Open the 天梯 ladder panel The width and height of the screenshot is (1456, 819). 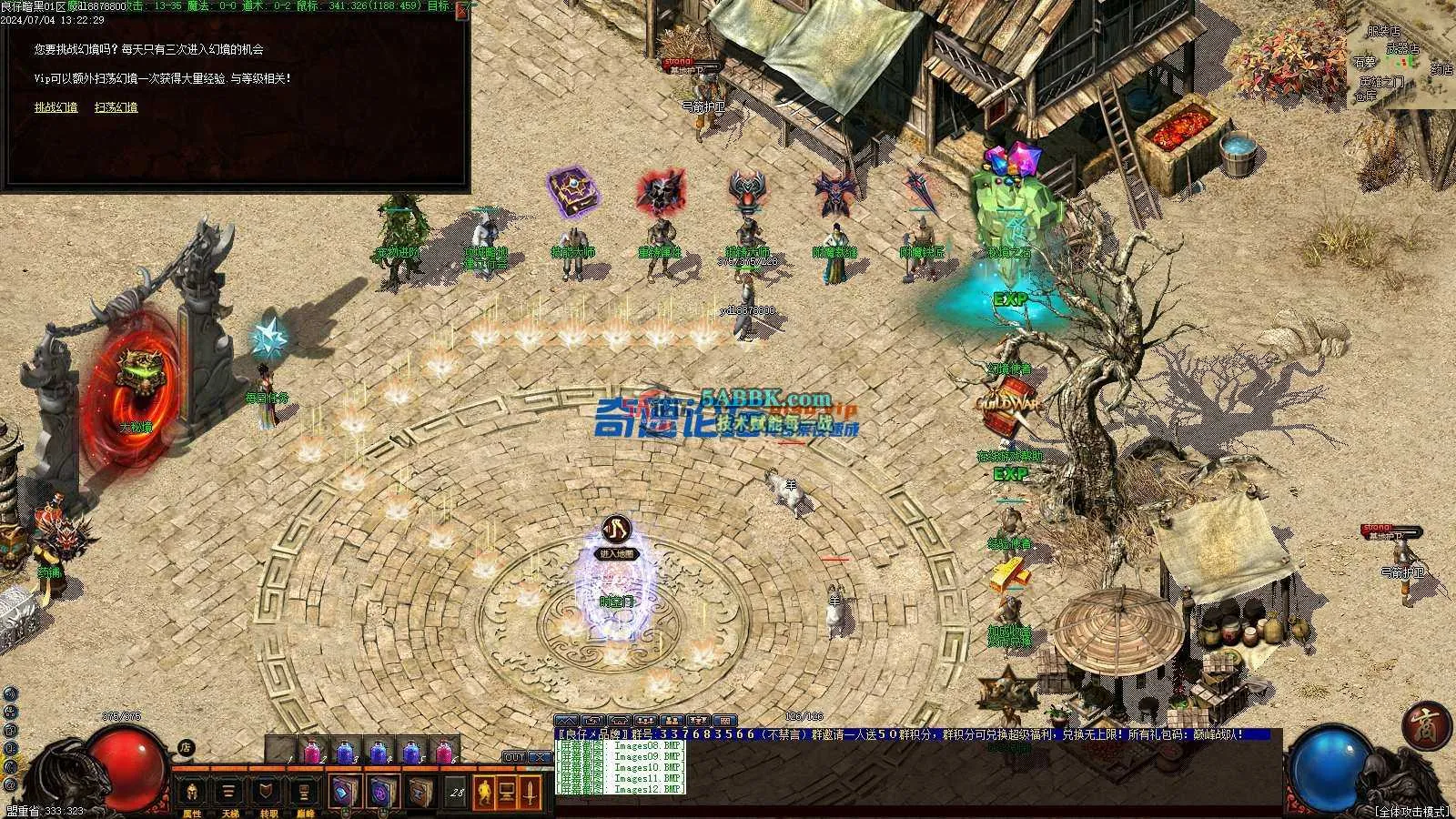tap(228, 794)
